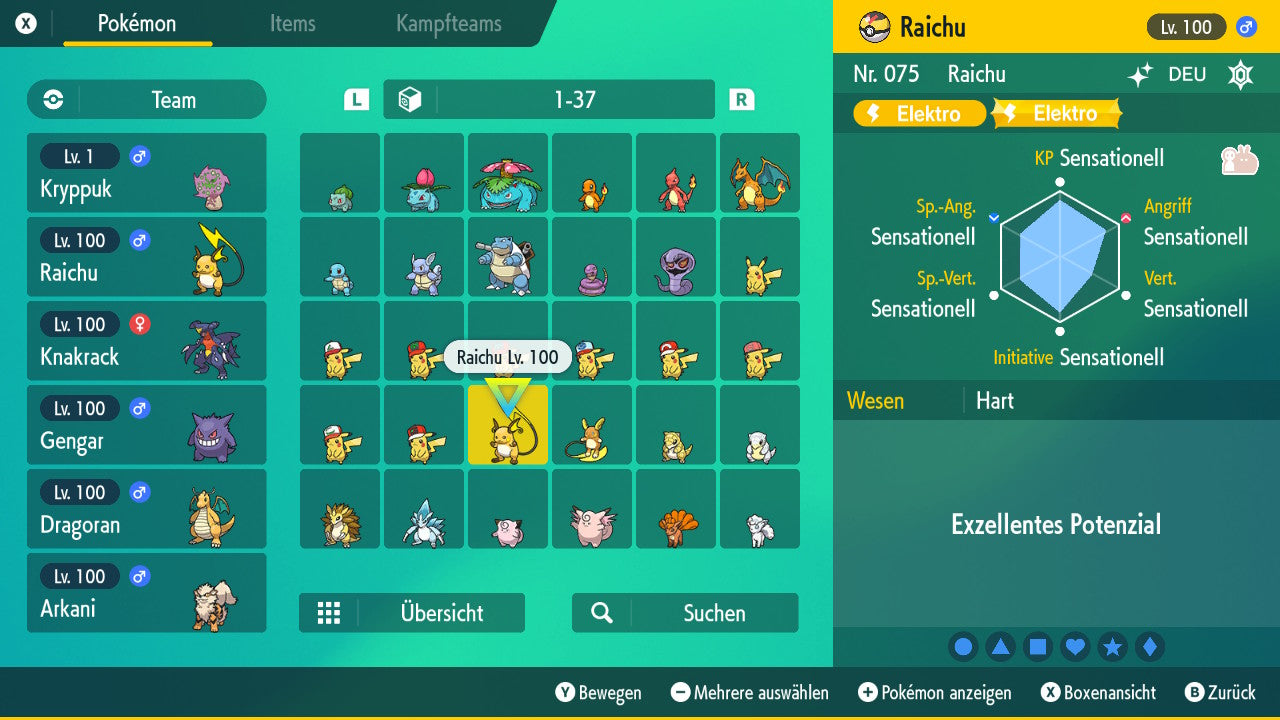This screenshot has width=1280, height=720.
Task: Select Gengar in the team sidebar
Action: click(x=146, y=425)
